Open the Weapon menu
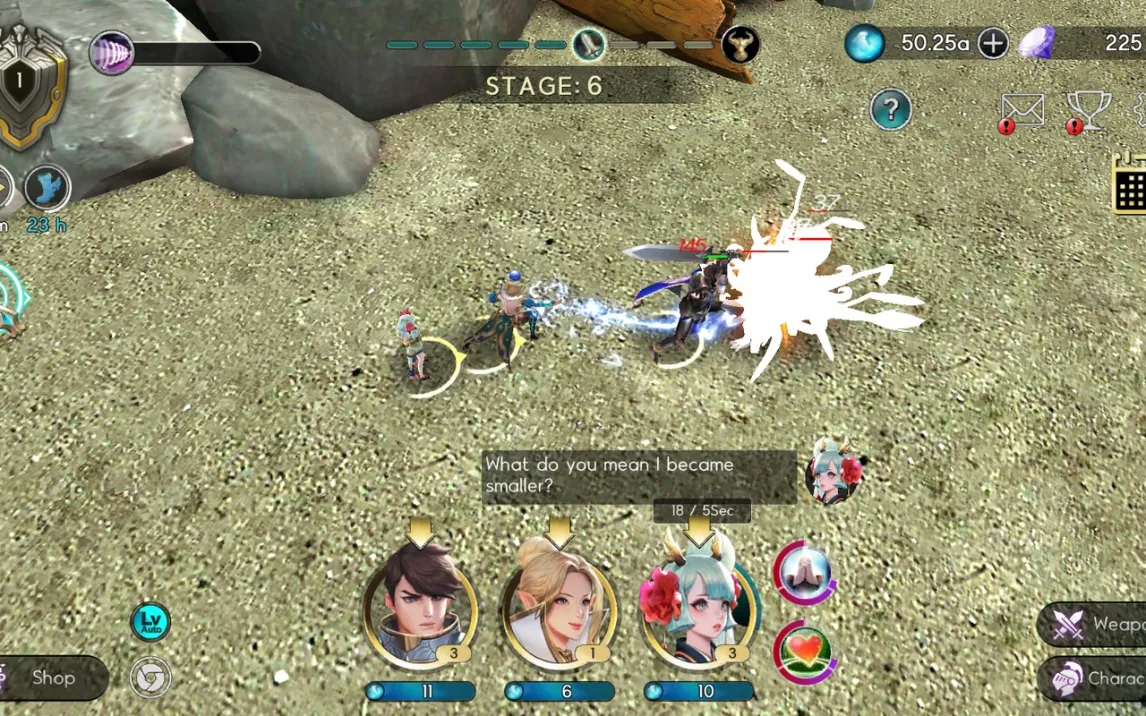The height and width of the screenshot is (716, 1146). point(1095,625)
